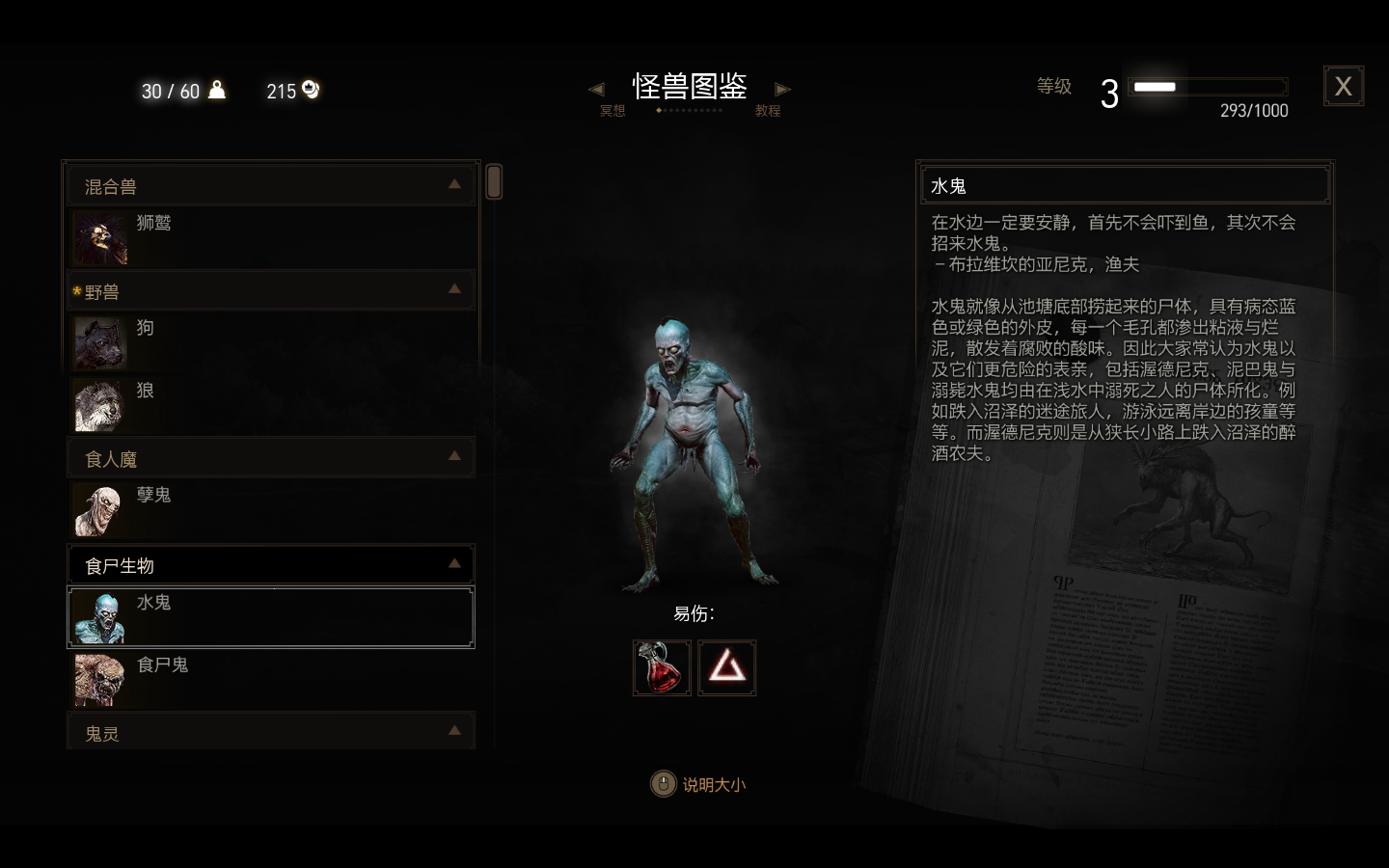Click the red triangle sign weakness icon
The height and width of the screenshot is (868, 1389).
[x=727, y=667]
